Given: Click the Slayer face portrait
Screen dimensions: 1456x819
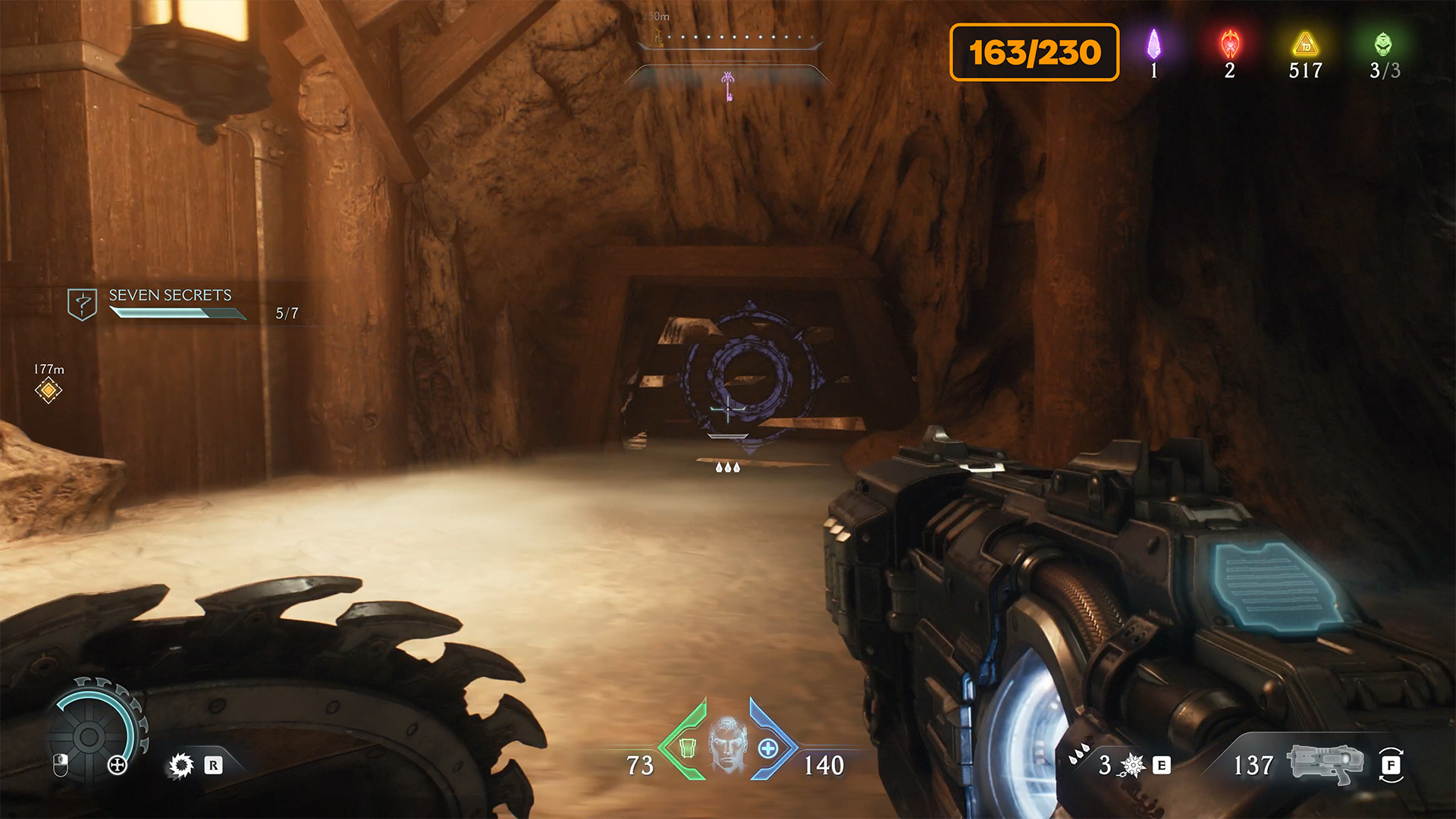Looking at the screenshot, I should pos(727,745).
